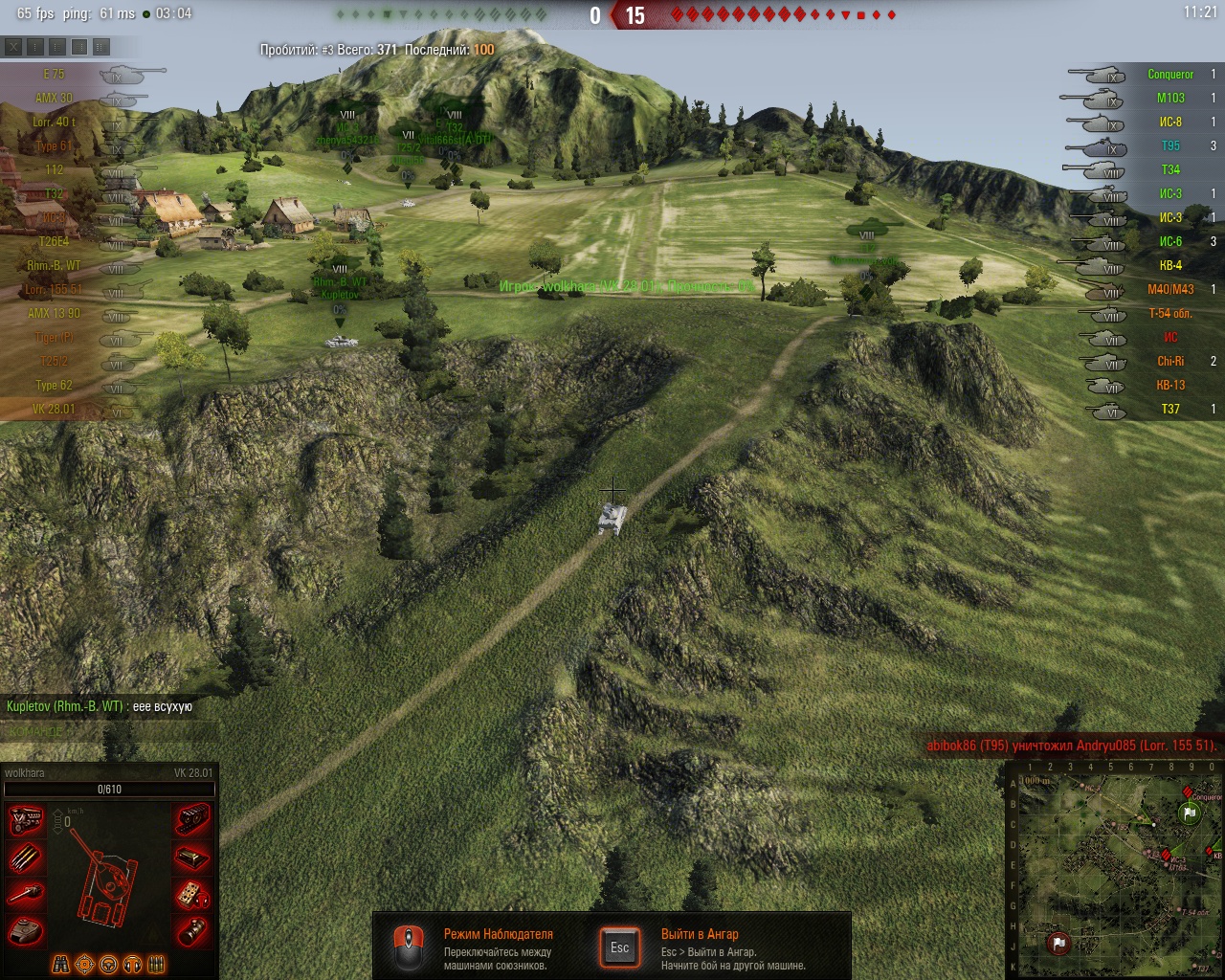Click the Conqueror marker on the minimap
The height and width of the screenshot is (980, 1225).
(x=1190, y=792)
